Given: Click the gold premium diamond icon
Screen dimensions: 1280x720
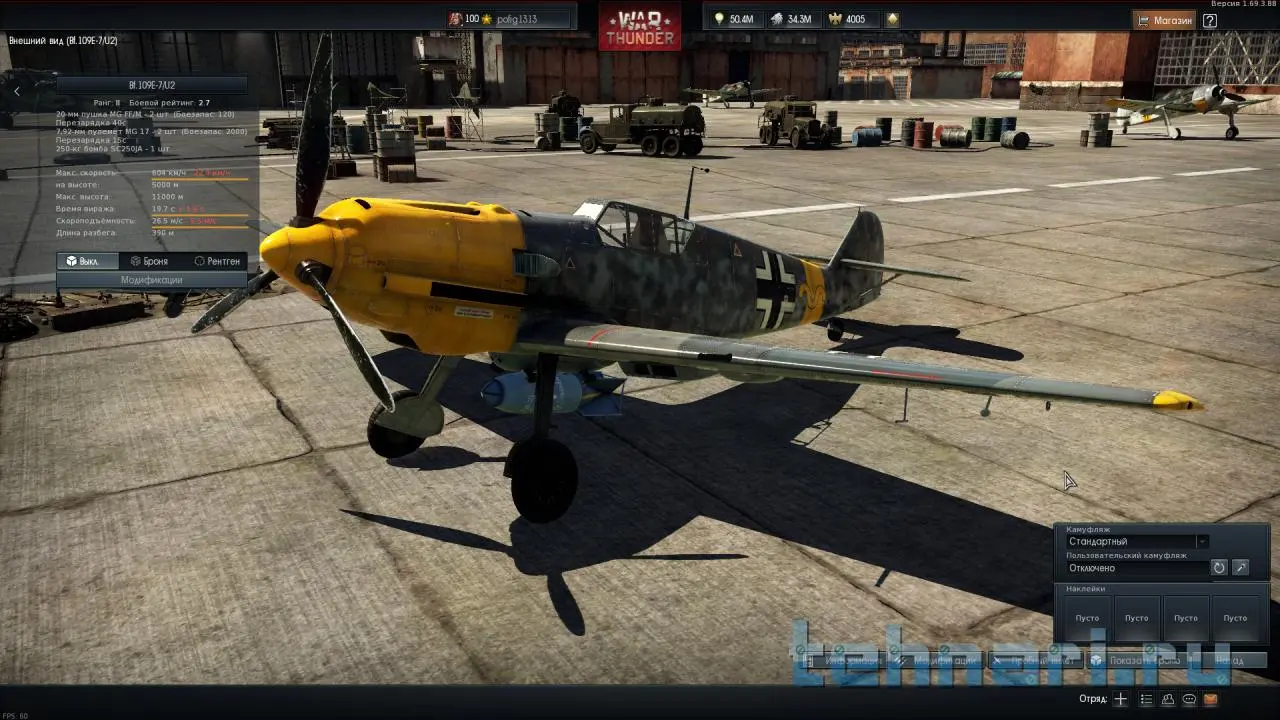Looking at the screenshot, I should 892,19.
